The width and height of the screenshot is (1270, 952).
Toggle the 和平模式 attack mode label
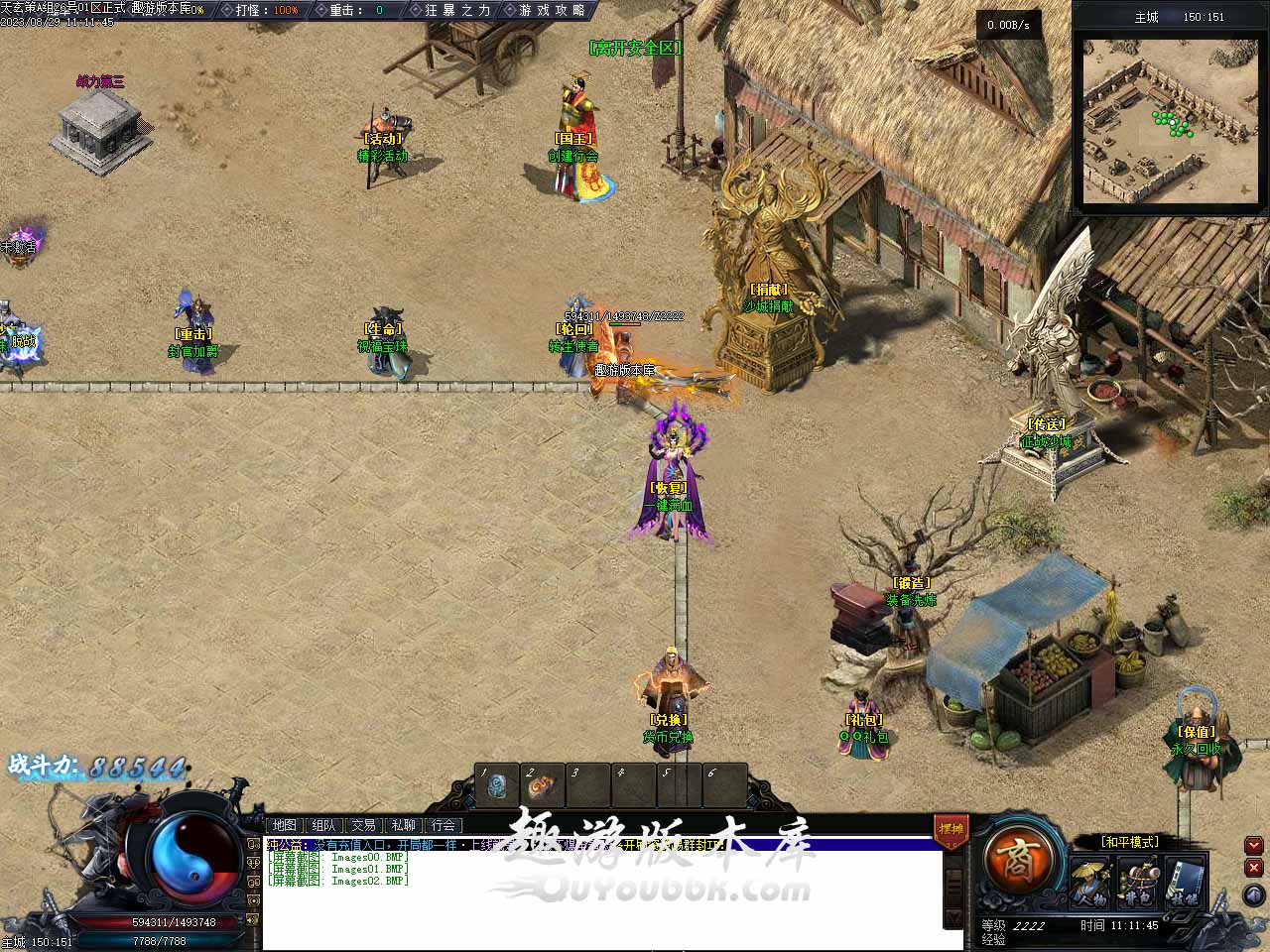pyautogui.click(x=1130, y=842)
